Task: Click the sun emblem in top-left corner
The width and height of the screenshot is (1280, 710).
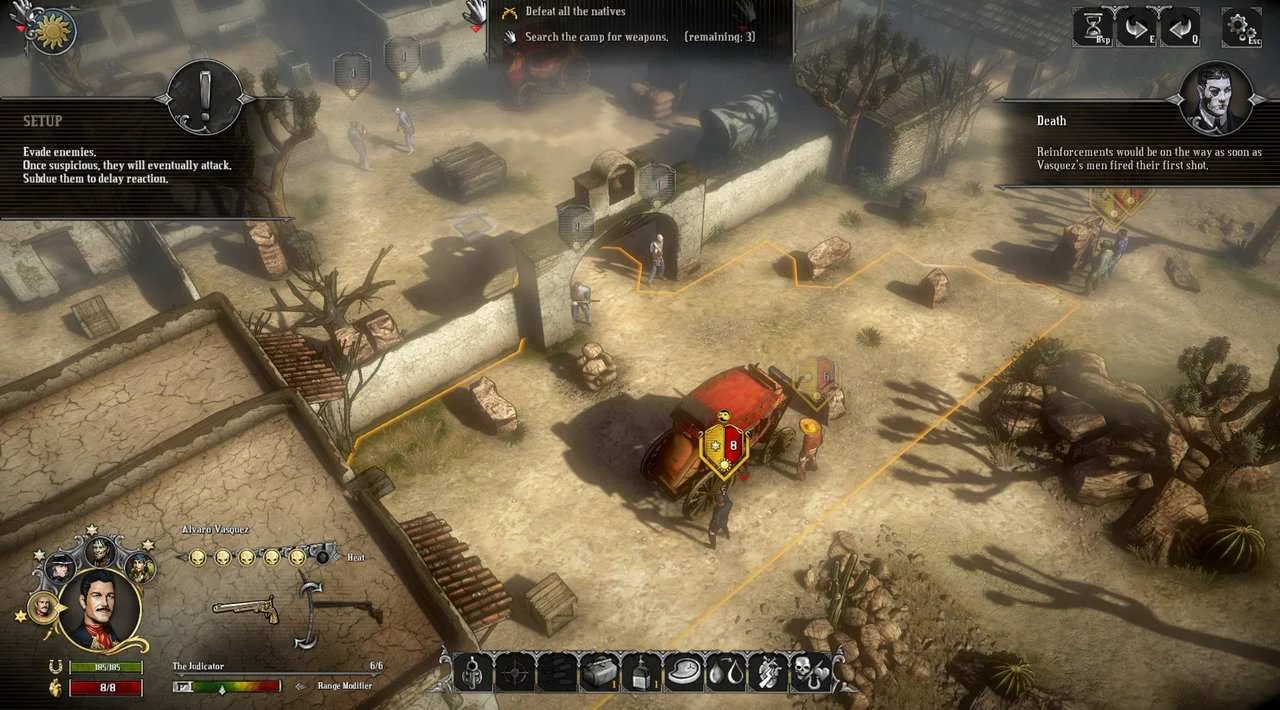Action: 52,32
